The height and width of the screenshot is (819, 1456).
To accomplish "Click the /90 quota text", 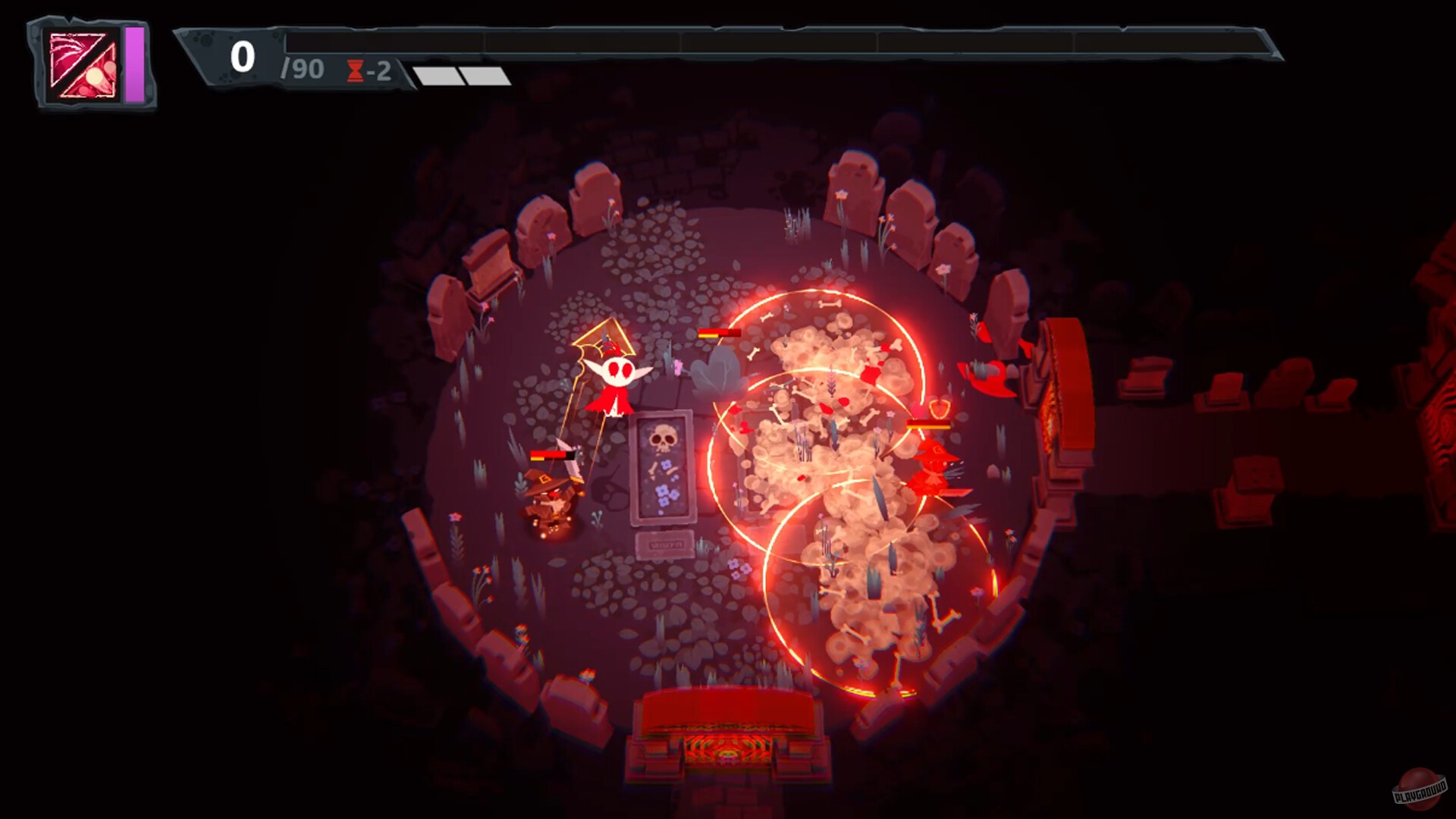I will click(300, 69).
